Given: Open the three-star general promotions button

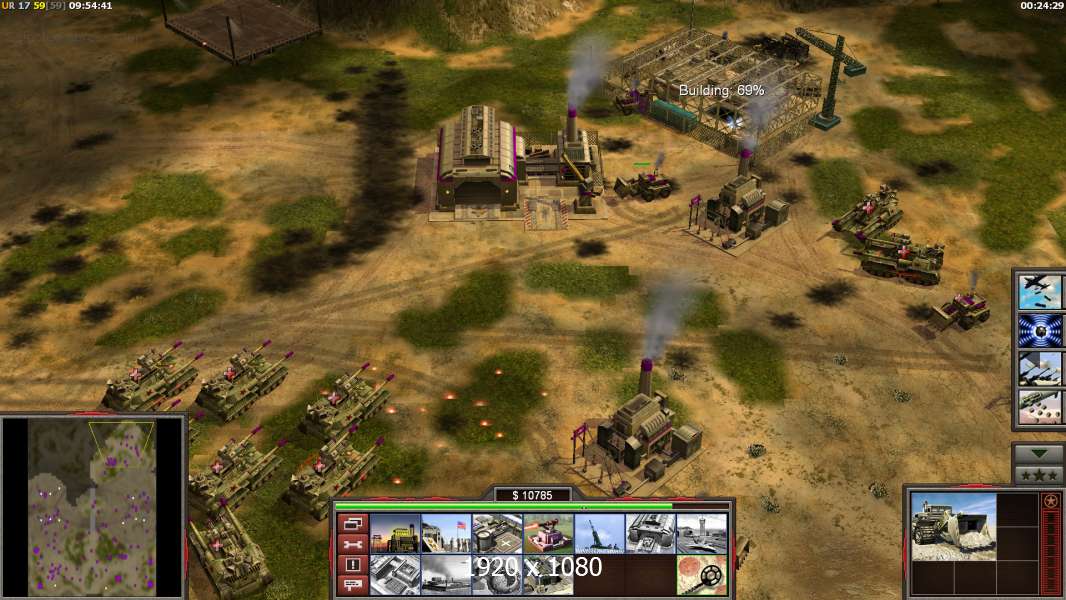Looking at the screenshot, I should [1038, 474].
